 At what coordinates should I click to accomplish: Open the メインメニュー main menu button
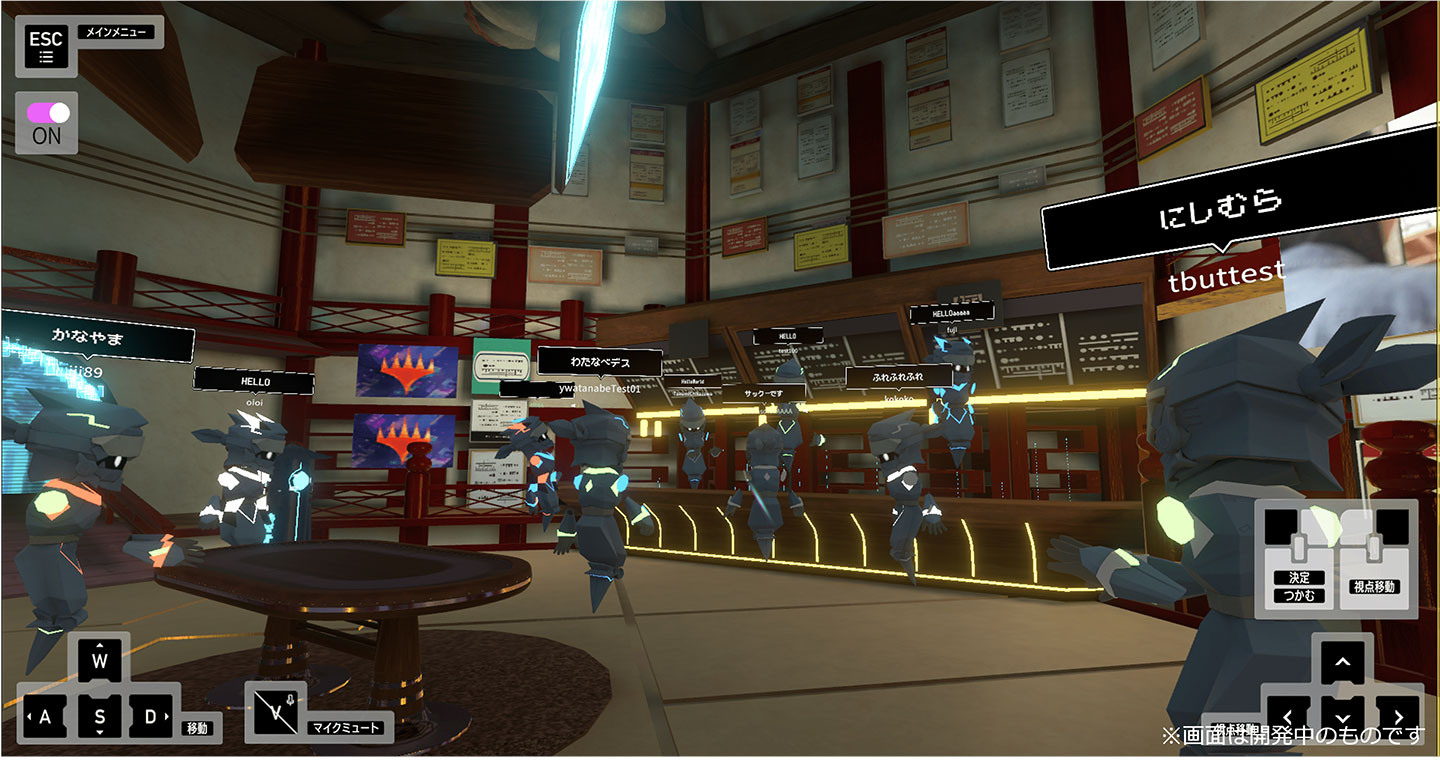(x=46, y=46)
